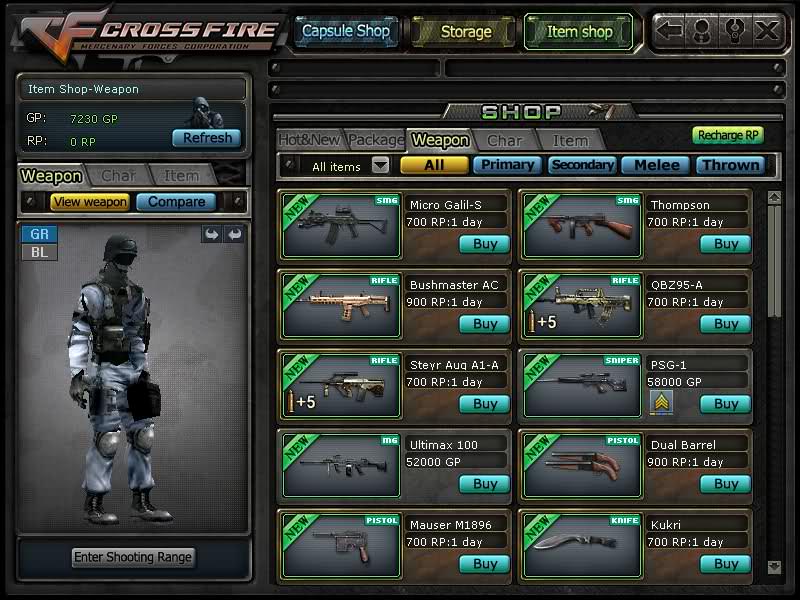Image resolution: width=800 pixels, height=600 pixels.
Task: Choose the Thrown weapon filter
Action: tap(730, 165)
